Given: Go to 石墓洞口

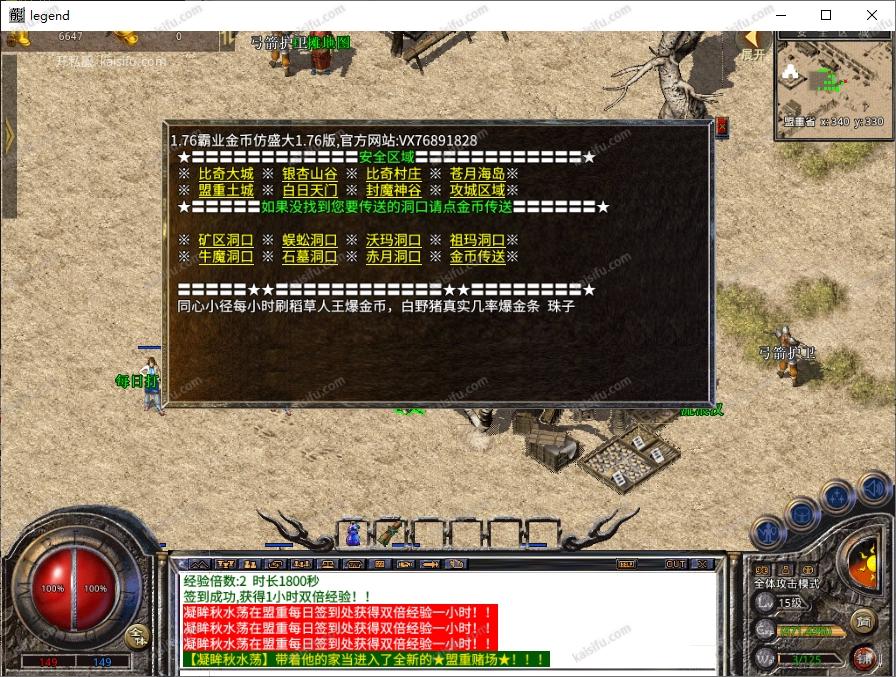Looking at the screenshot, I should [x=309, y=257].
